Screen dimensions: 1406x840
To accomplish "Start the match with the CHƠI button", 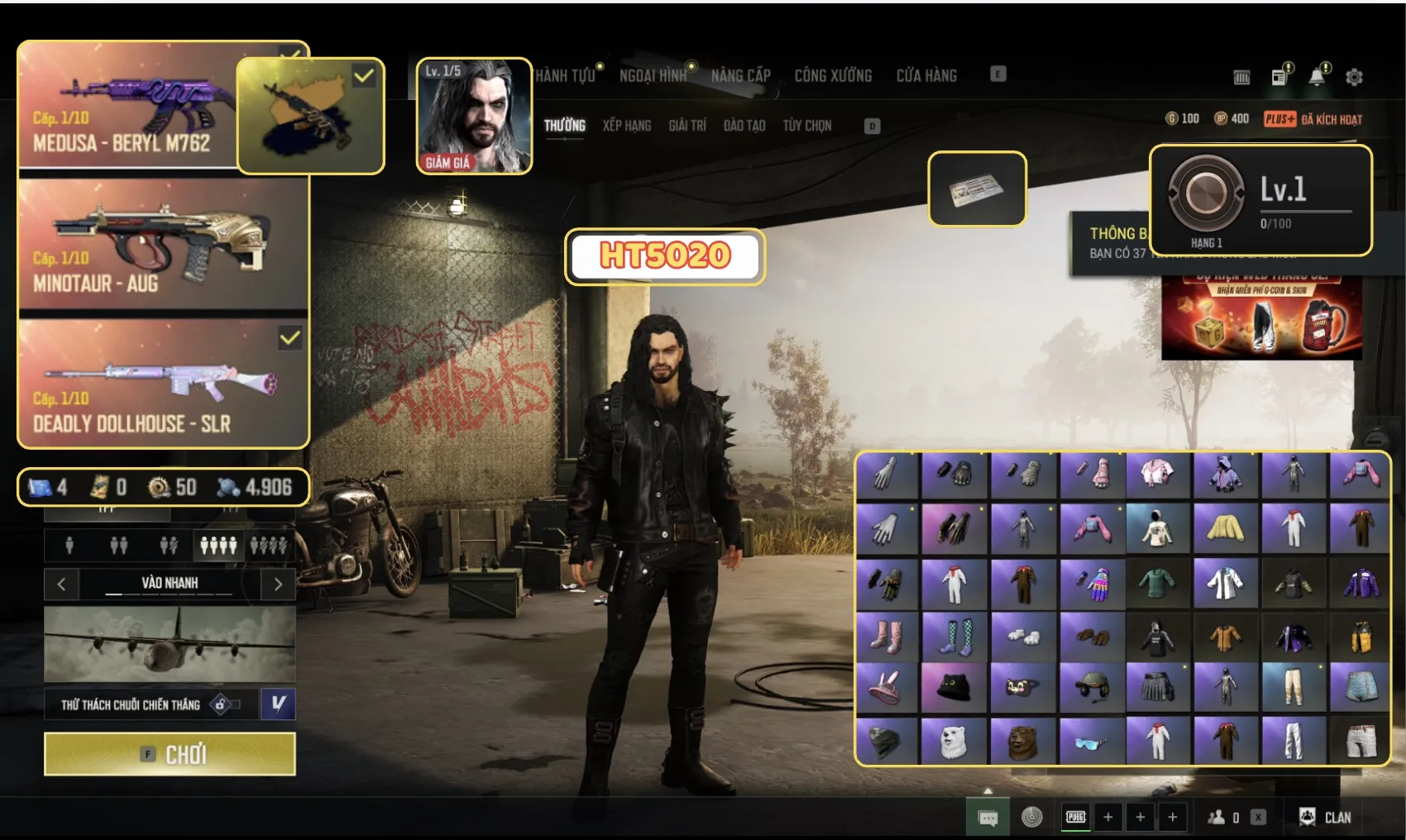I will (170, 754).
